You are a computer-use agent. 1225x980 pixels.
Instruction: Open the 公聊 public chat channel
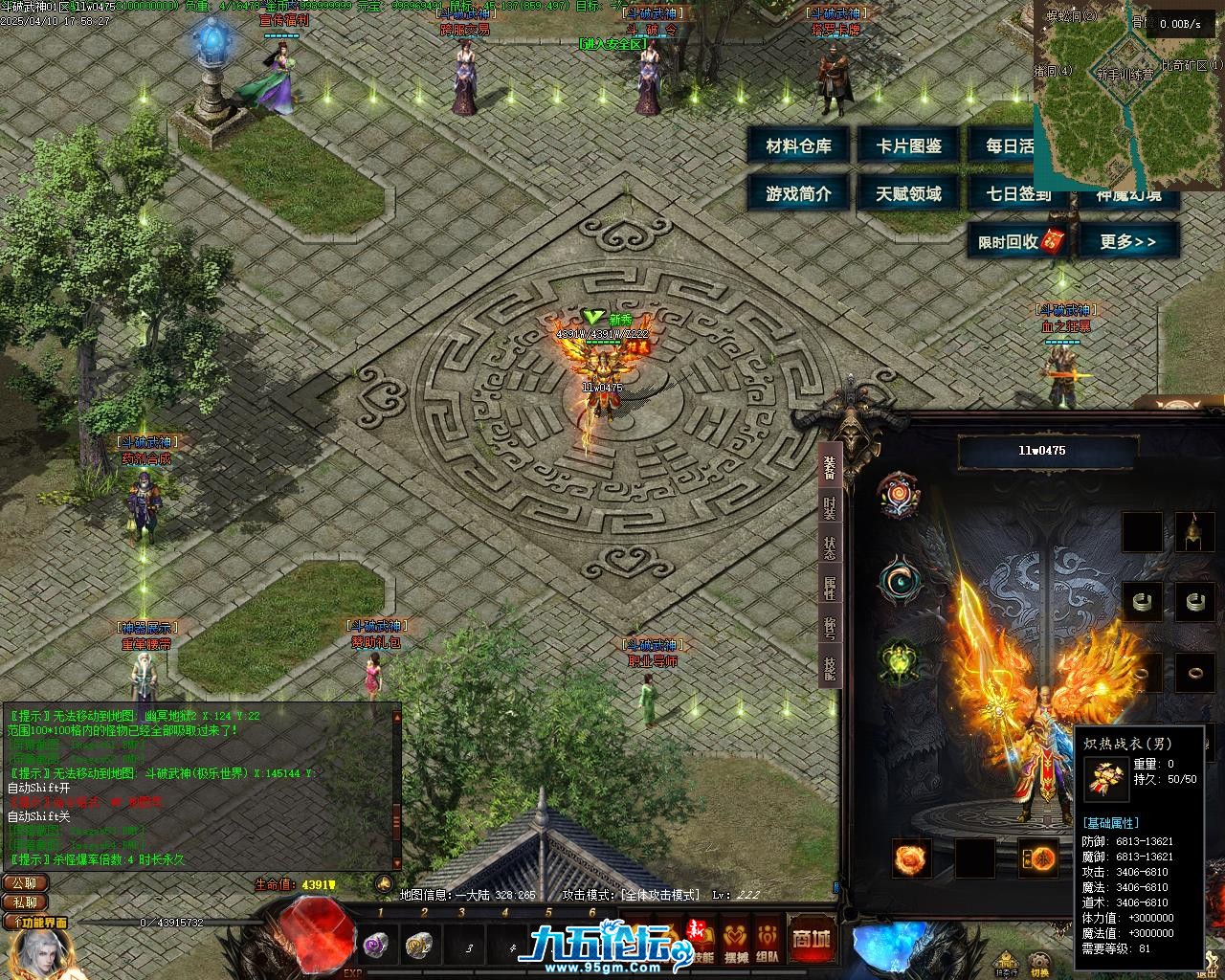point(25,883)
